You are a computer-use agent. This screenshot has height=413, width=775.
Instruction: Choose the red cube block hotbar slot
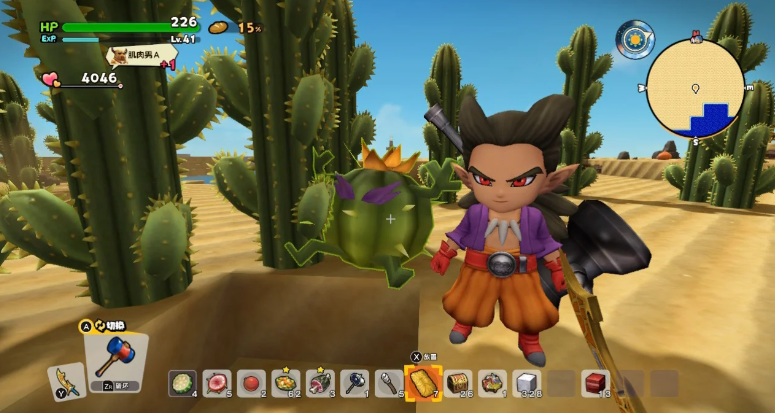595,381
